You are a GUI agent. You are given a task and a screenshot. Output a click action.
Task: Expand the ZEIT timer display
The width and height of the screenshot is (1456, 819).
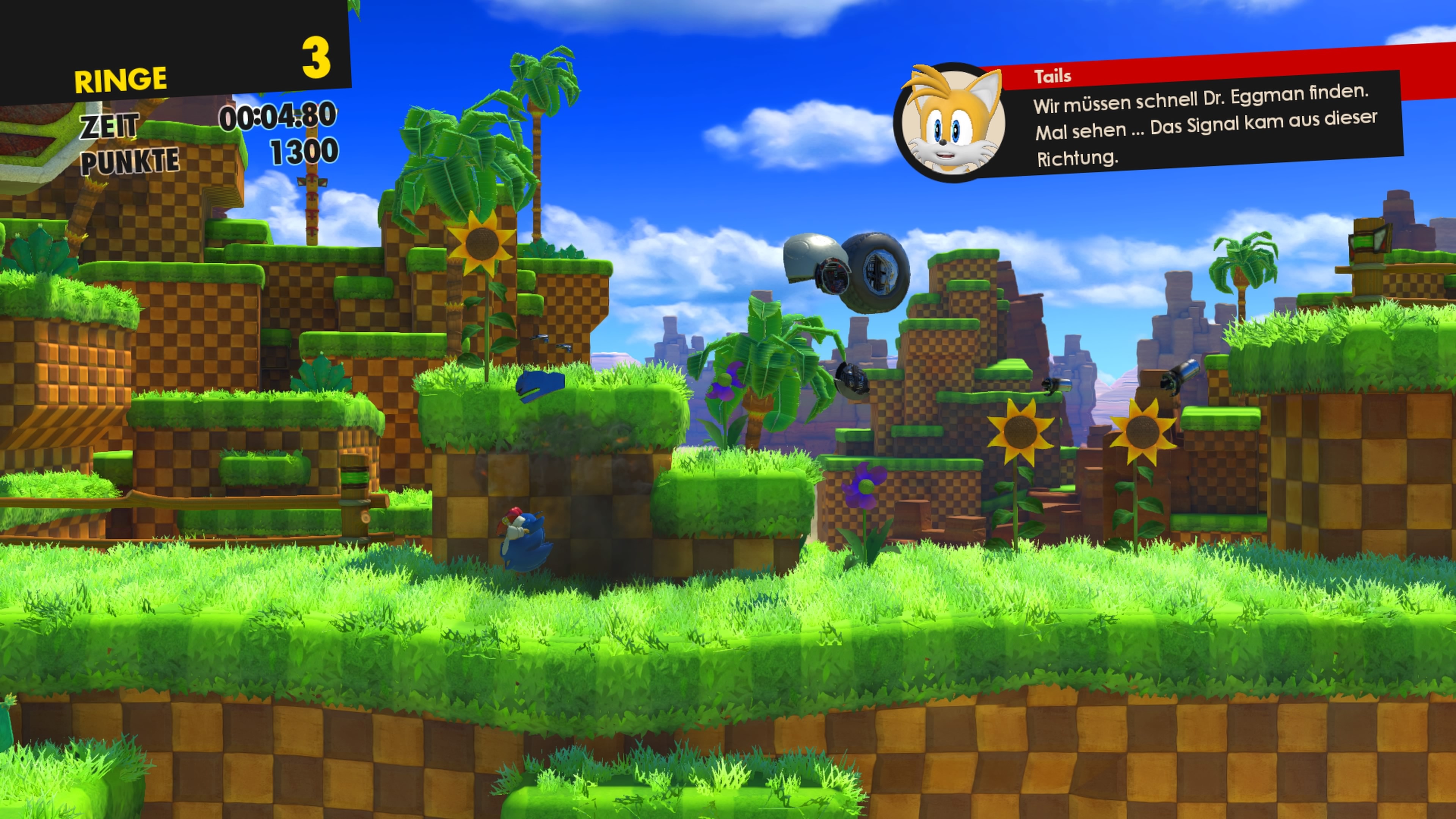point(110,126)
